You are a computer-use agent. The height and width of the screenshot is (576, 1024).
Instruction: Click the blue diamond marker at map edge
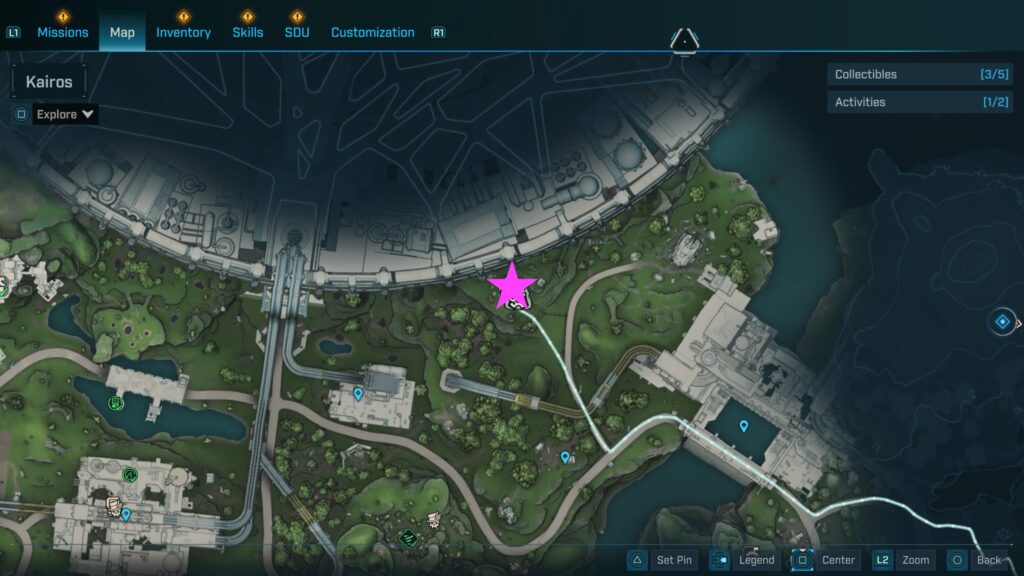(x=1002, y=322)
